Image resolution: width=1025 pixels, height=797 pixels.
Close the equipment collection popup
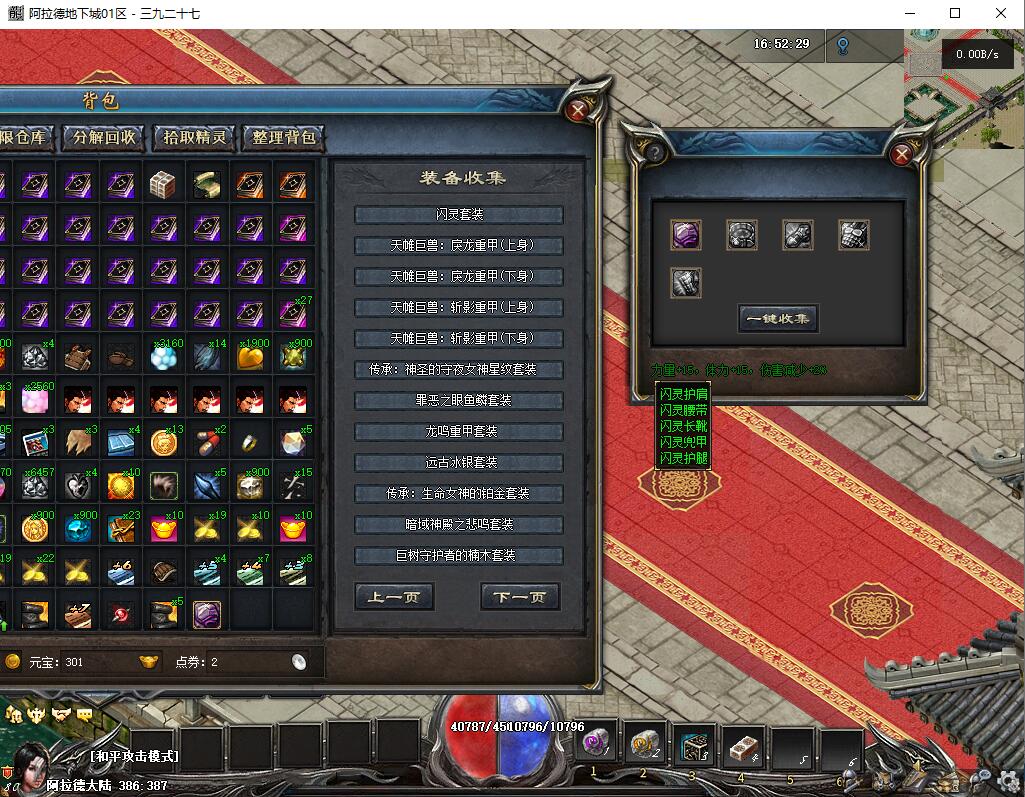pos(901,153)
